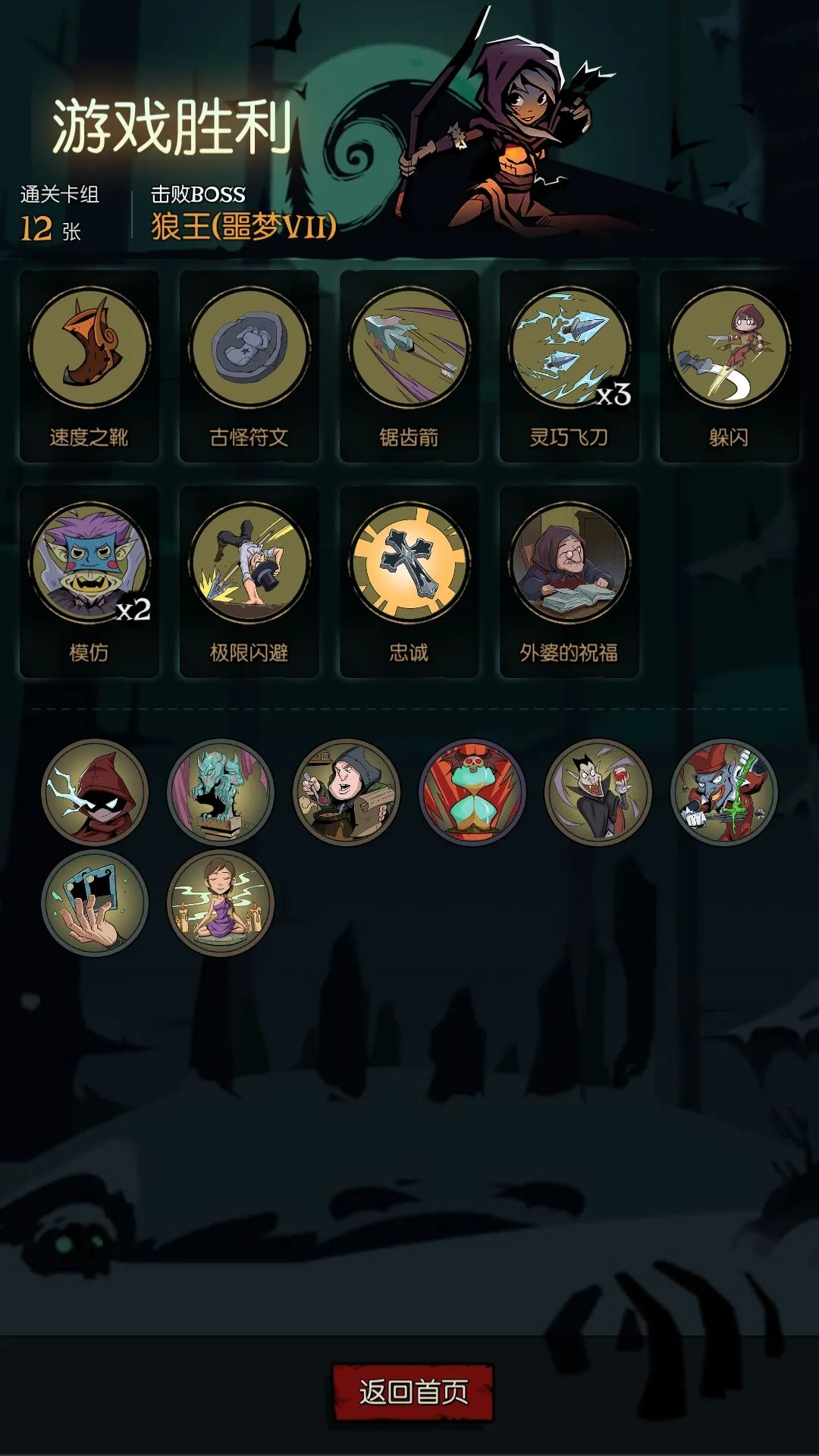Tap the blue-faced jester icon

tap(724, 792)
